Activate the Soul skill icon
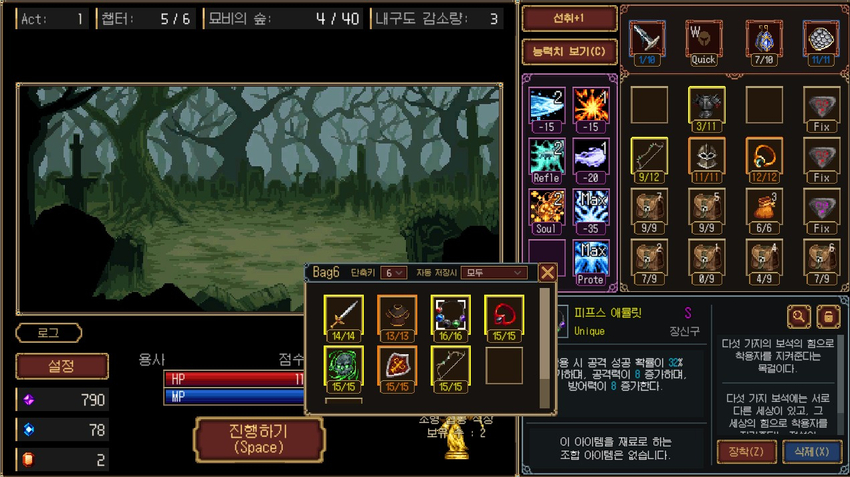The height and width of the screenshot is (477, 850). (546, 209)
